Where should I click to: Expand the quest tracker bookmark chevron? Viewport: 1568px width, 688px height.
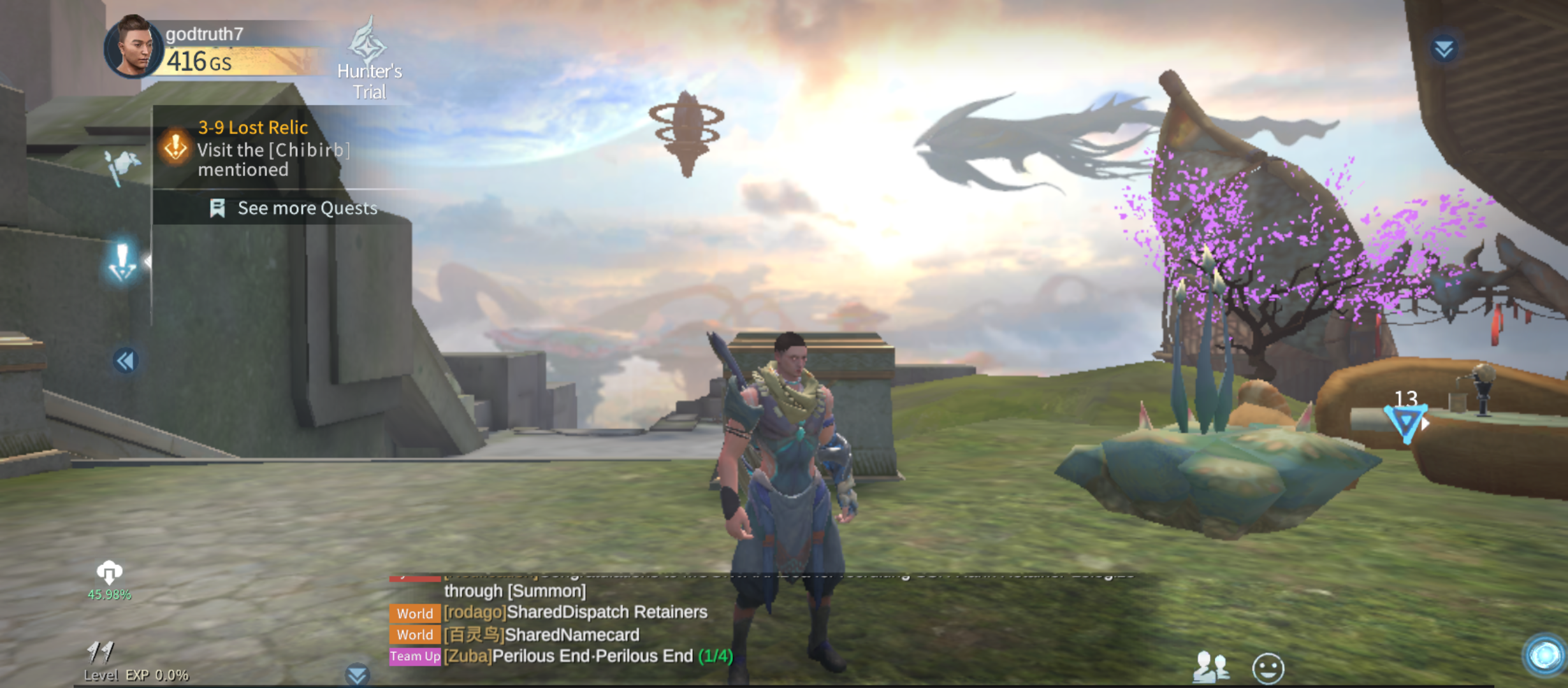pos(217,208)
